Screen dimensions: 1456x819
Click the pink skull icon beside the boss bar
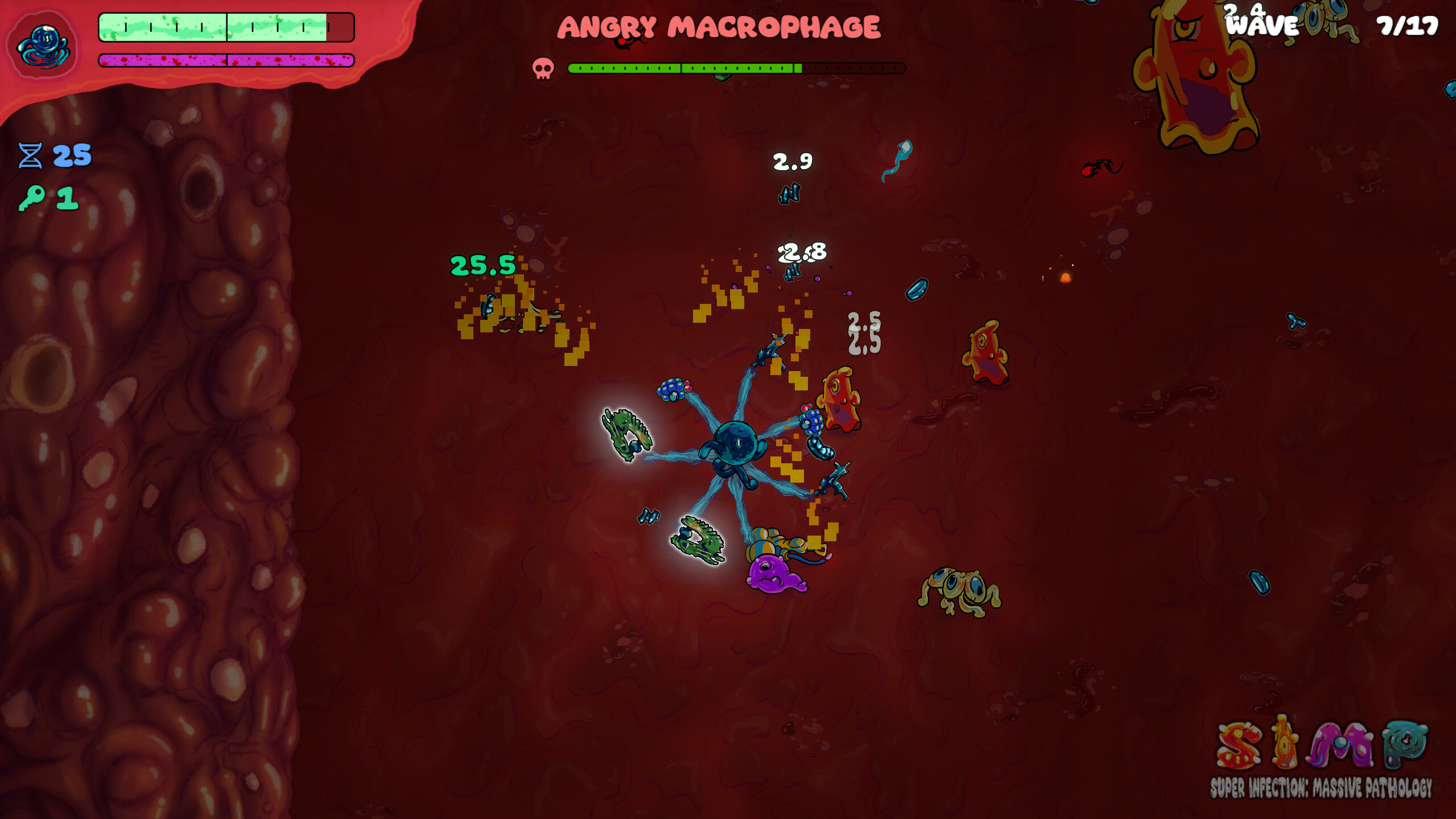pyautogui.click(x=545, y=68)
